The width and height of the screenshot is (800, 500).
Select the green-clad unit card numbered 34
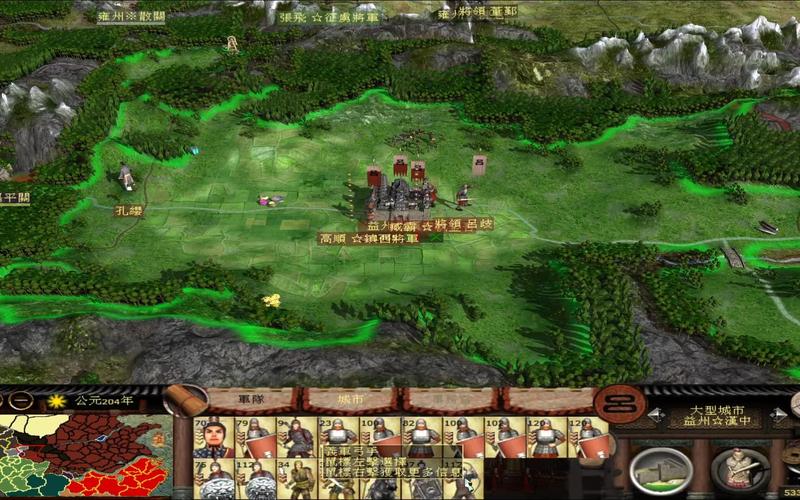coord(299,480)
